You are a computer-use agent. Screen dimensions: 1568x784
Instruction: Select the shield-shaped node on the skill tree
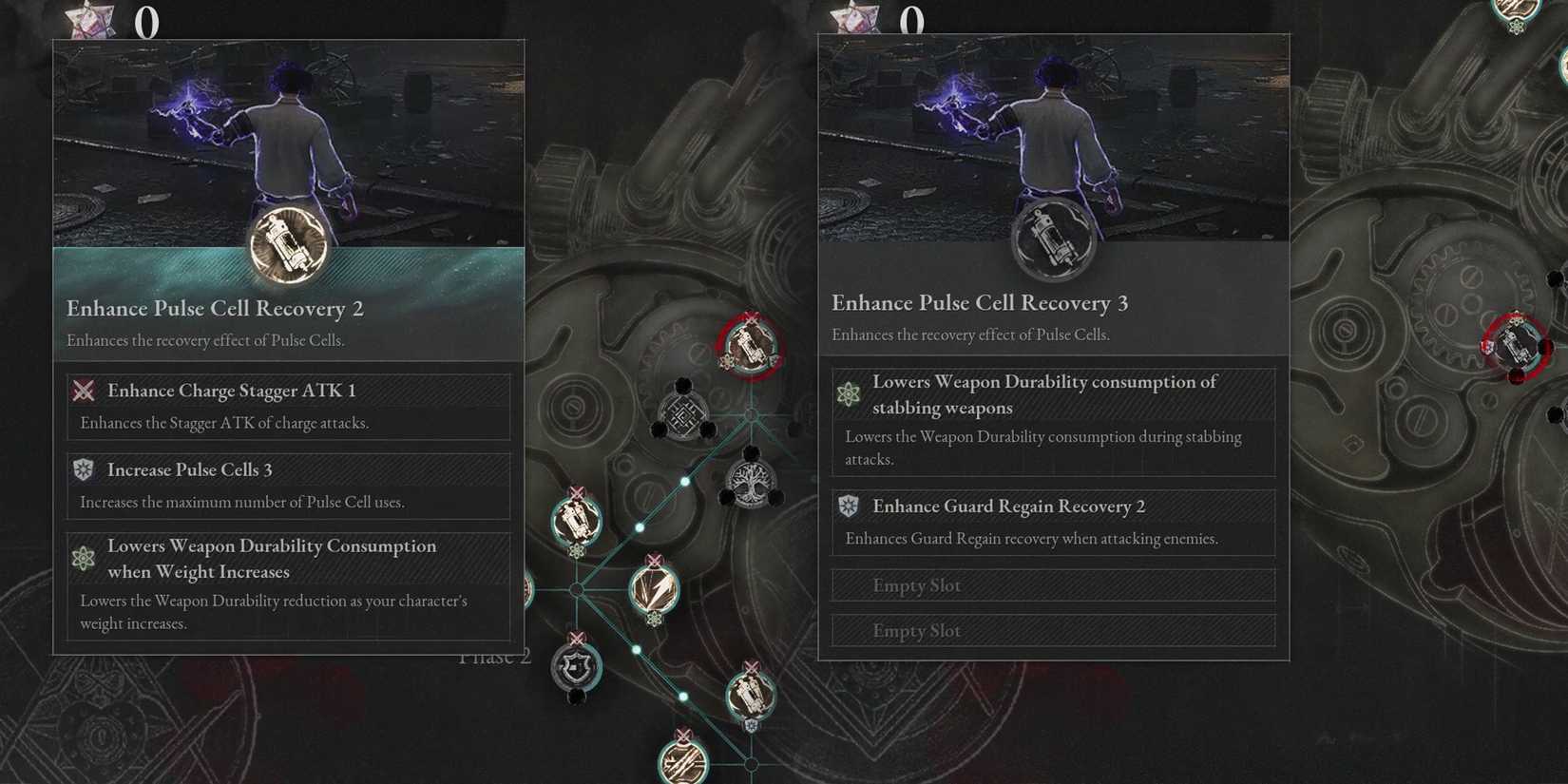[577, 667]
